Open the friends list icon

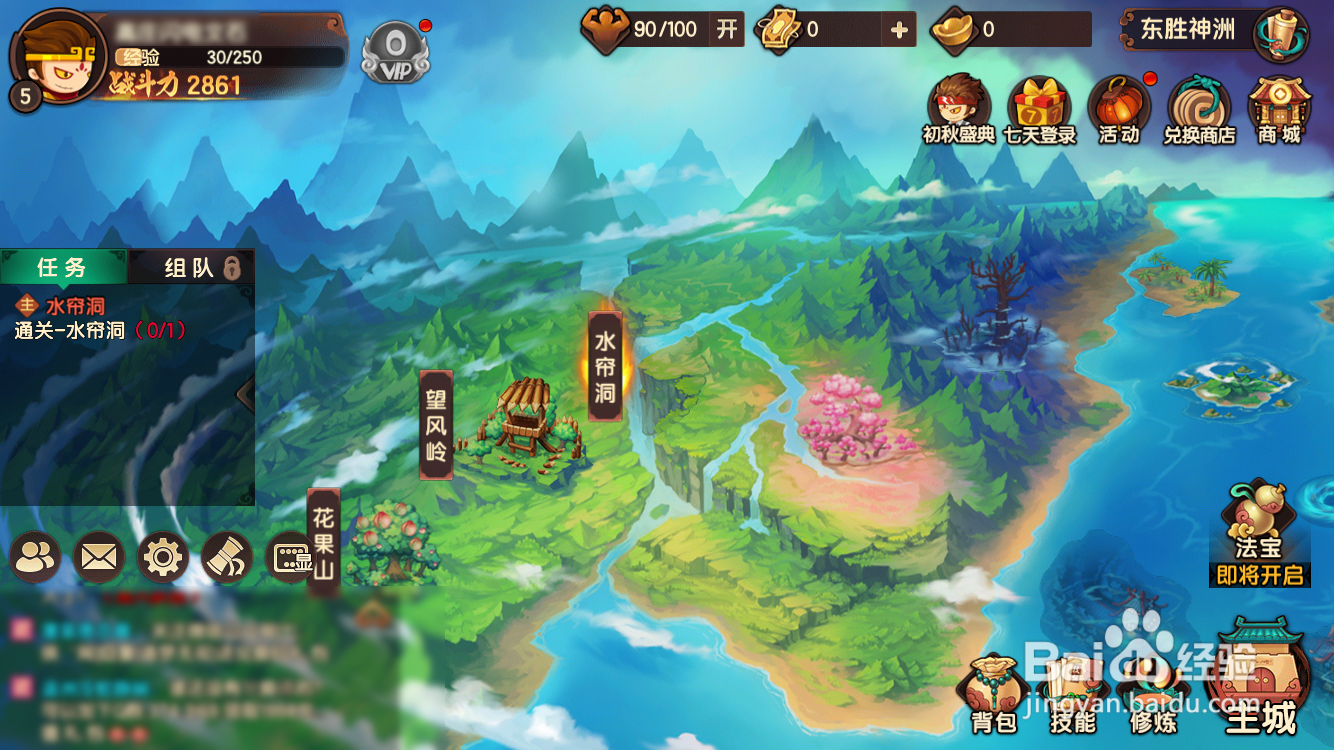click(x=35, y=557)
